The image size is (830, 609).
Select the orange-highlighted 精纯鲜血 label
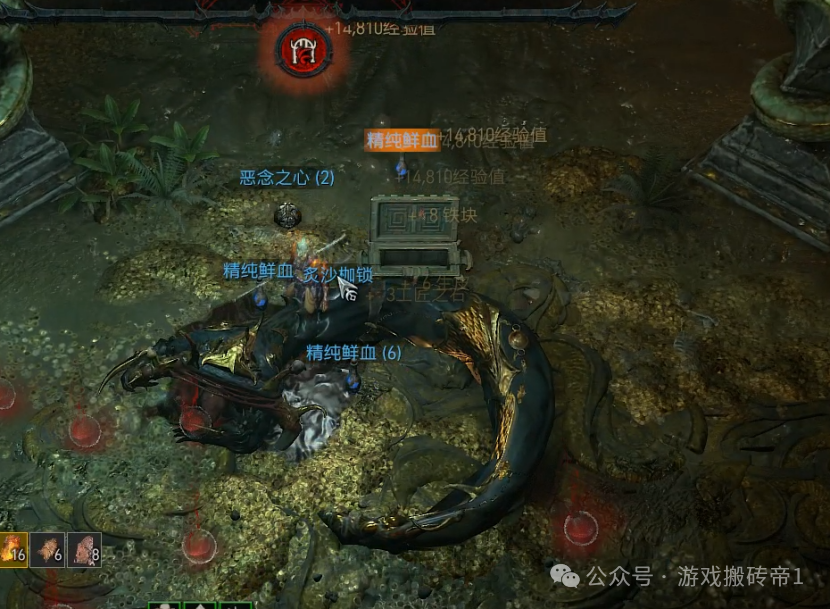[x=402, y=140]
